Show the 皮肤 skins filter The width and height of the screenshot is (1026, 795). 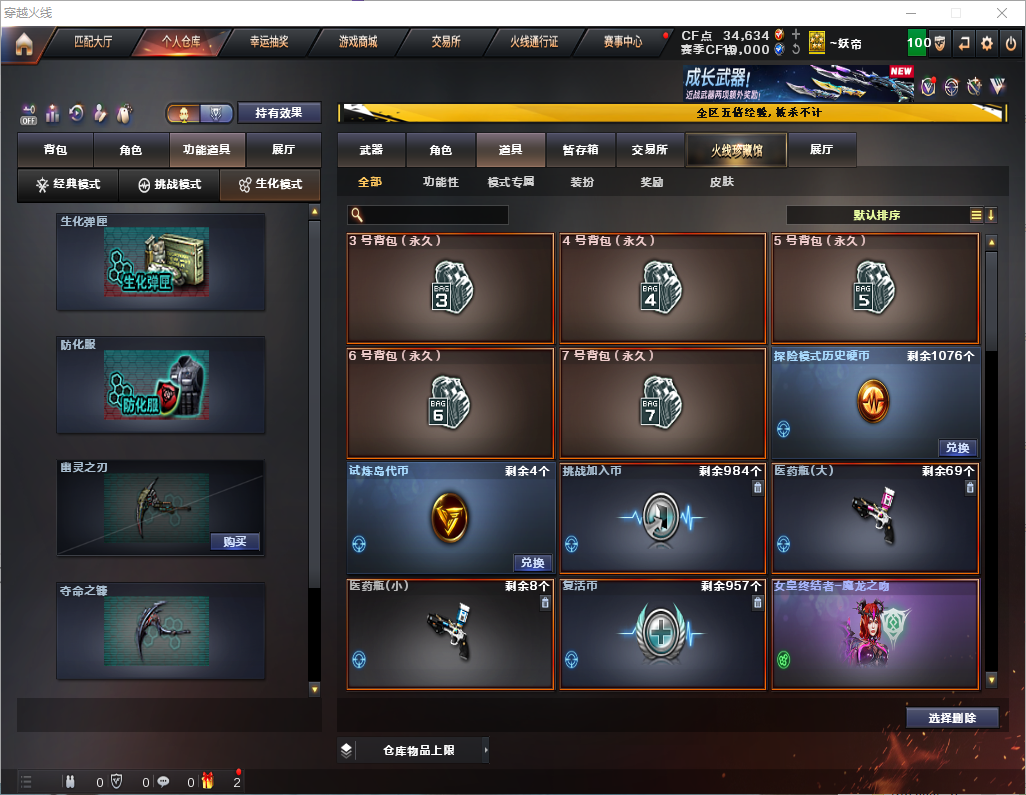[x=721, y=183]
